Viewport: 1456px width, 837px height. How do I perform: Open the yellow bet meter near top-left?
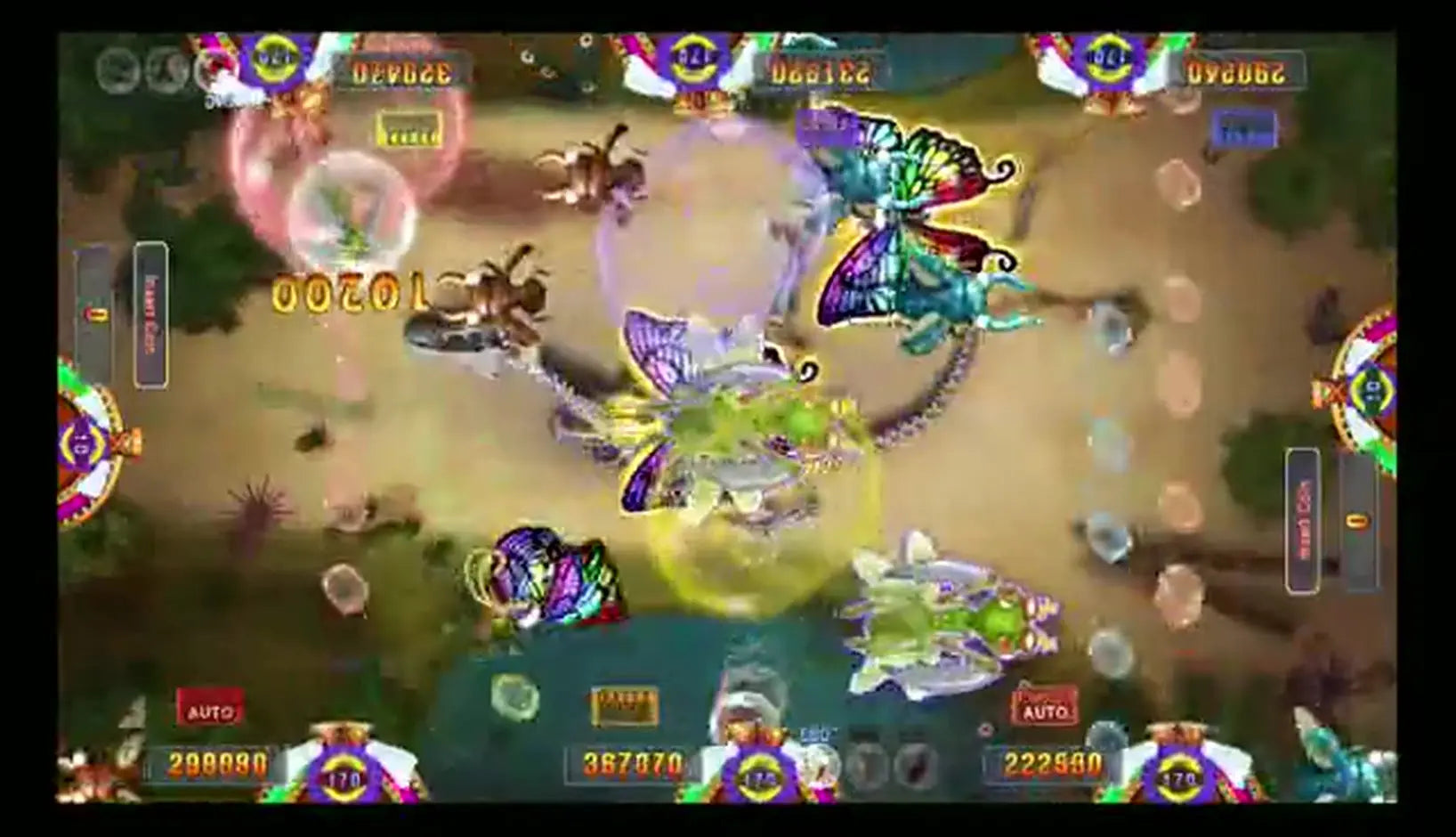click(409, 130)
